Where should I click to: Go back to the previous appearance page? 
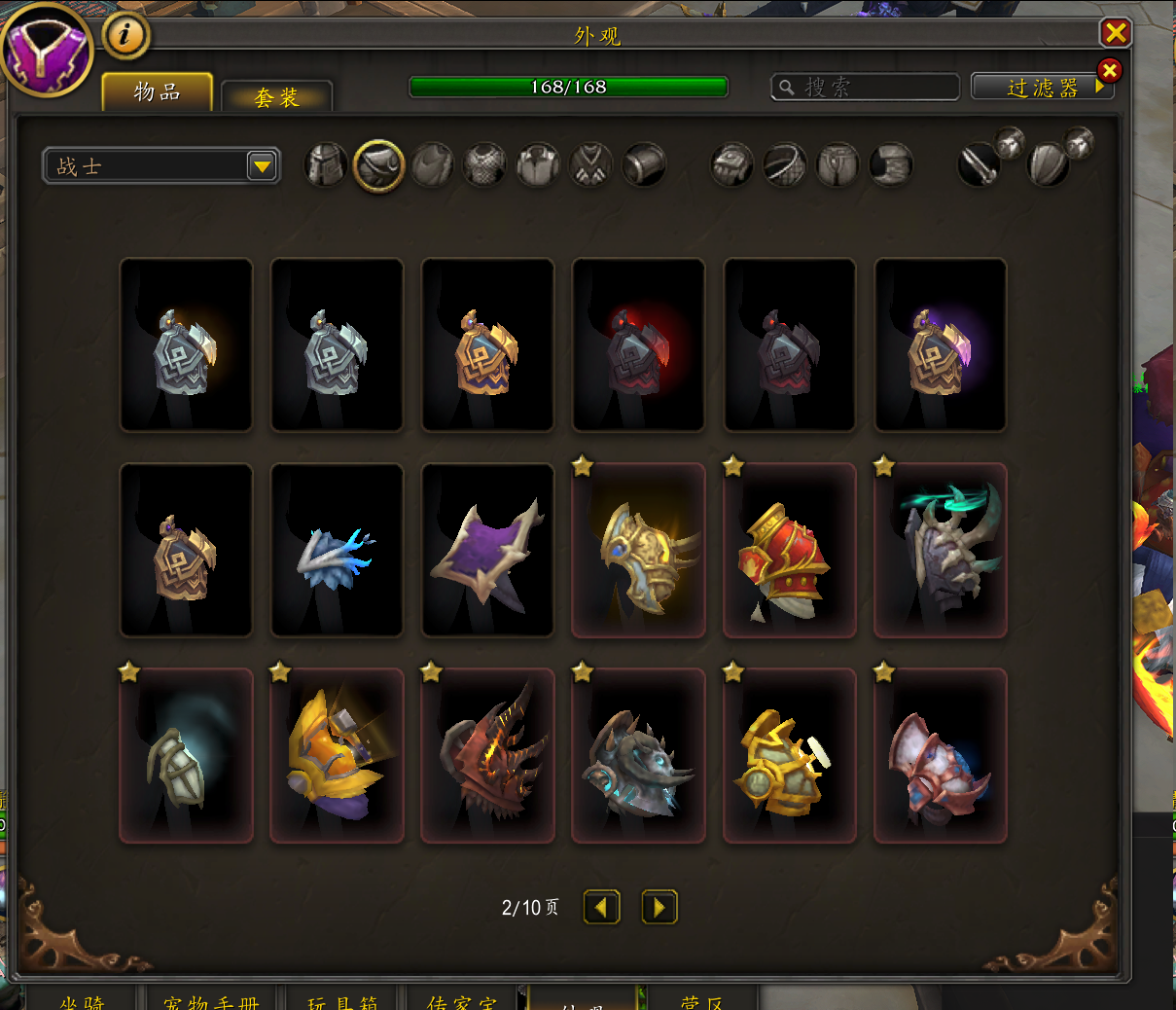[x=601, y=908]
